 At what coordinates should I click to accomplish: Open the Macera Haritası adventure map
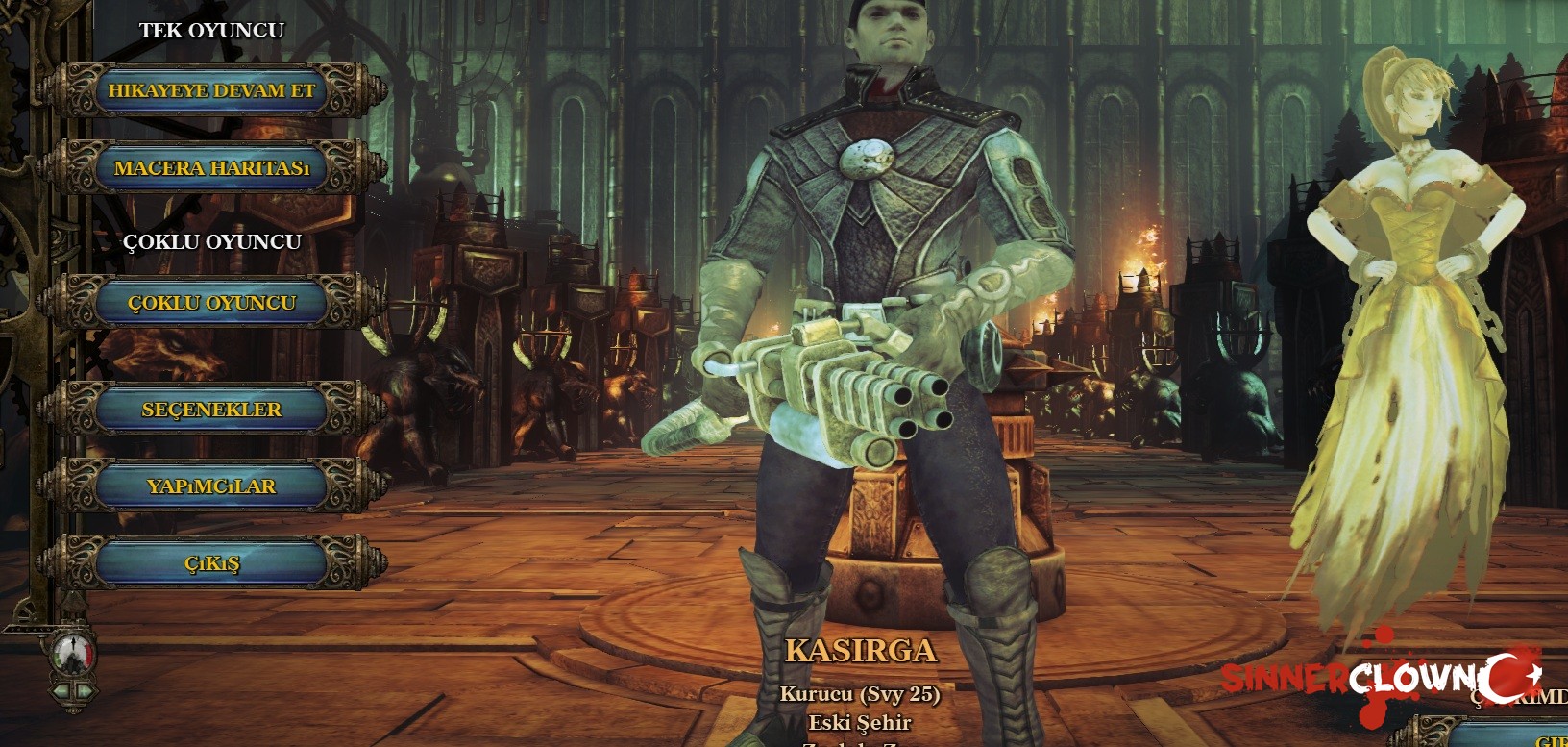pyautogui.click(x=211, y=168)
